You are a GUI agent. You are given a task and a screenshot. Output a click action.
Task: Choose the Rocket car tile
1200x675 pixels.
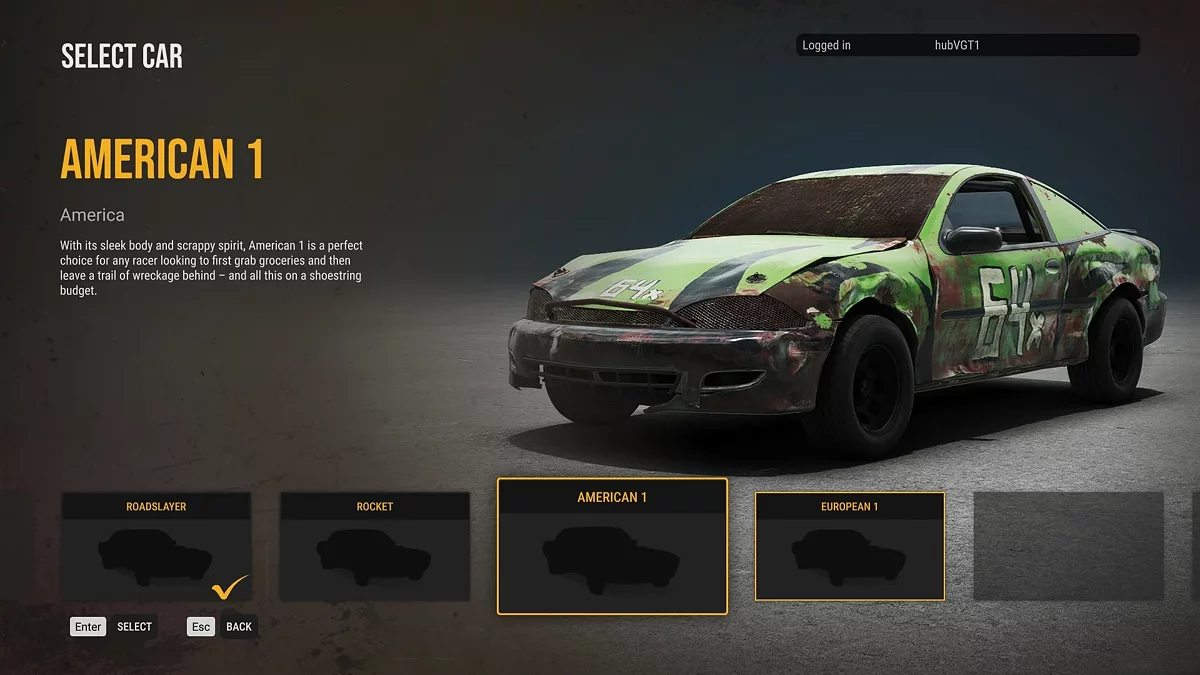point(374,547)
